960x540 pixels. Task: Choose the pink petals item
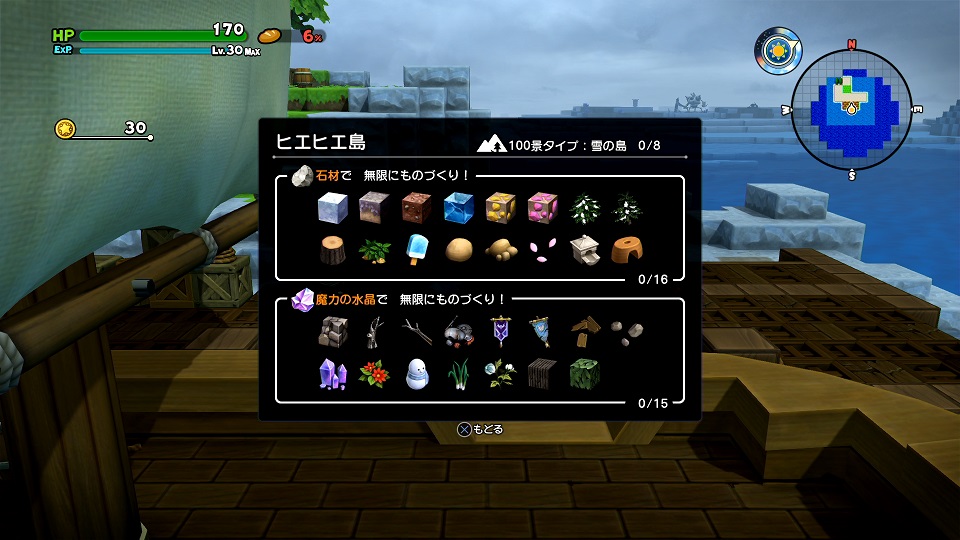542,249
